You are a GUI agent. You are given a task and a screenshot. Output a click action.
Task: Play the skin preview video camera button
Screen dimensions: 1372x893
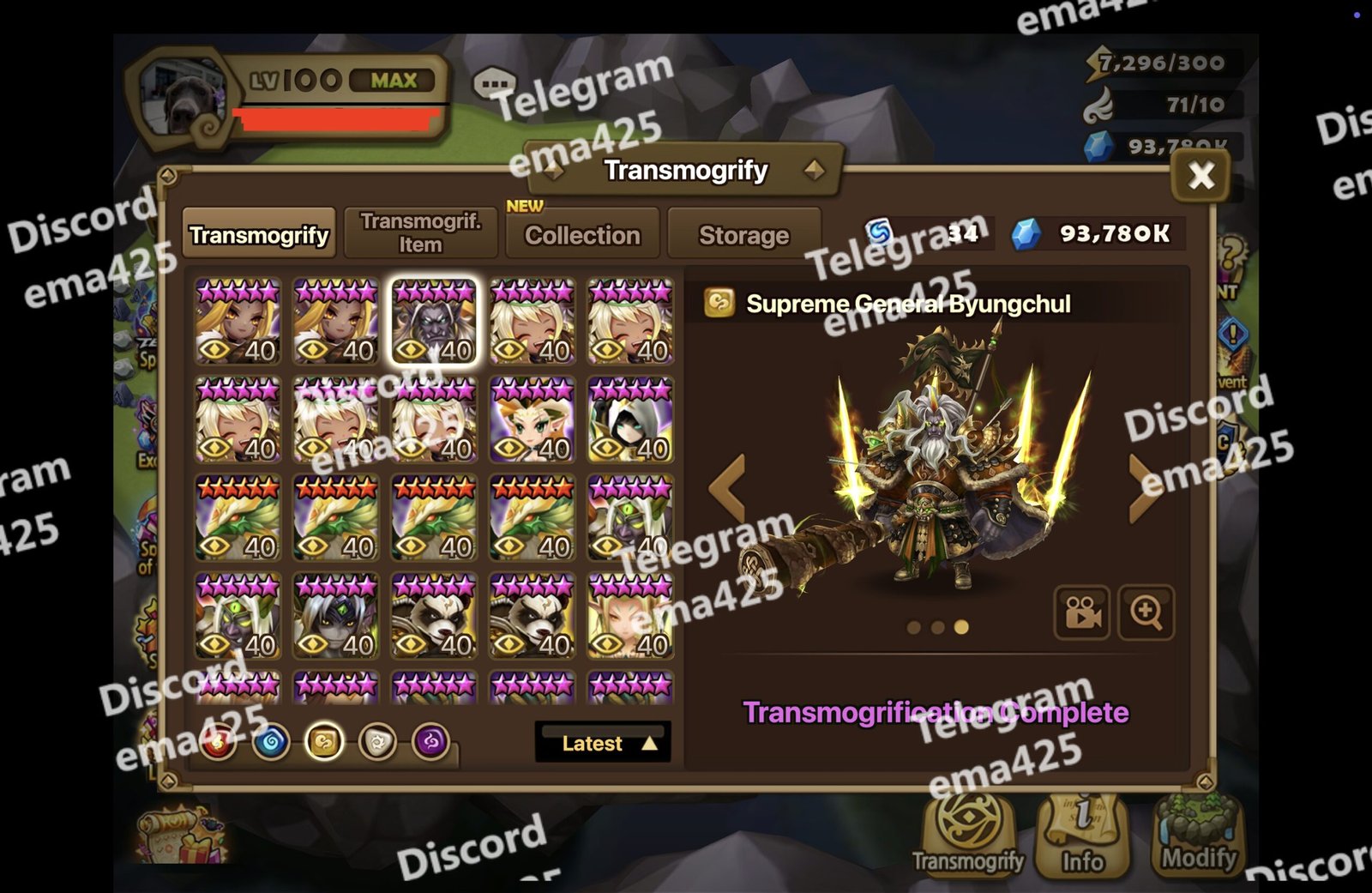pyautogui.click(x=1081, y=612)
